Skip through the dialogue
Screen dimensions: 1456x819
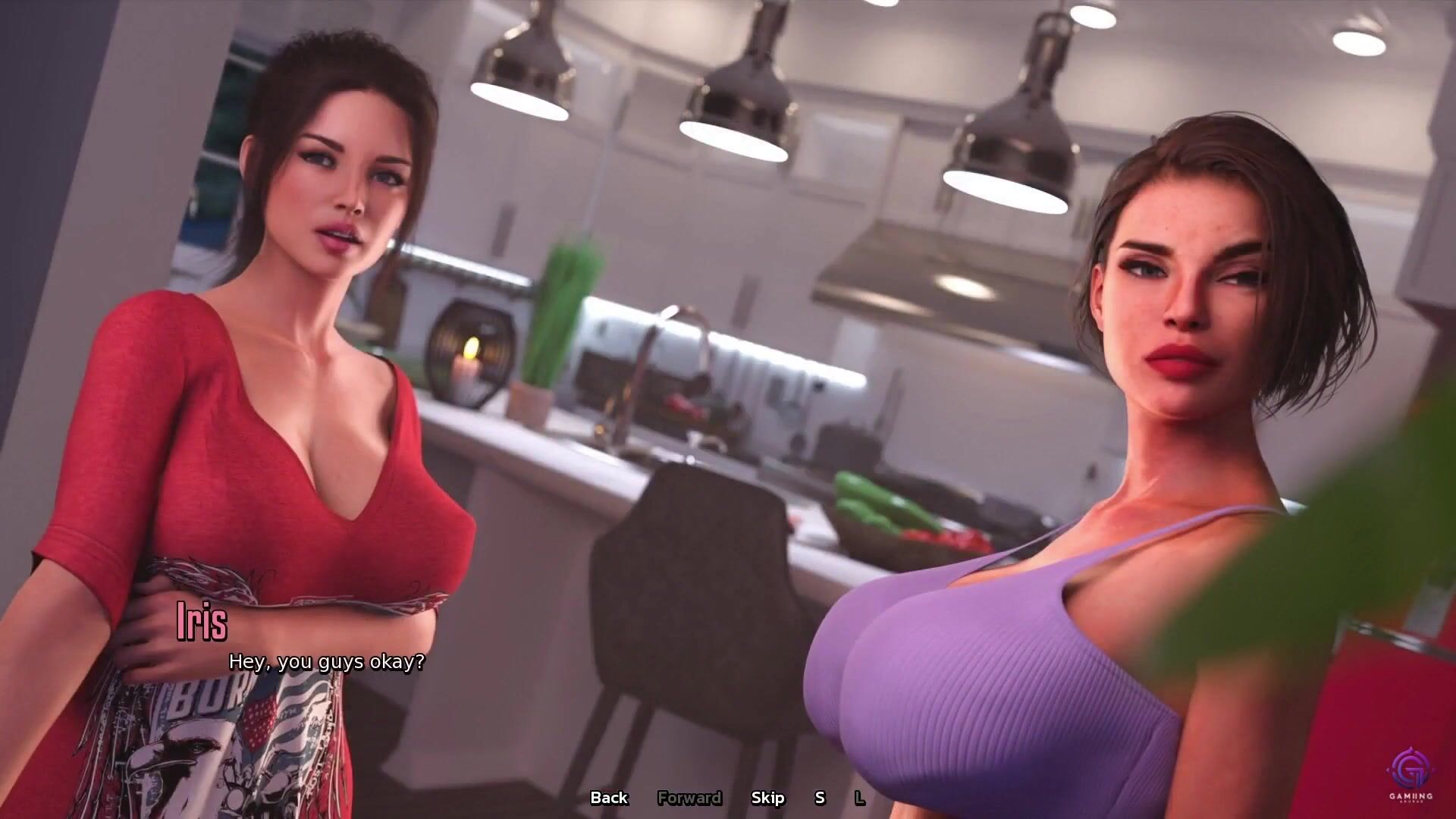pos(767,798)
